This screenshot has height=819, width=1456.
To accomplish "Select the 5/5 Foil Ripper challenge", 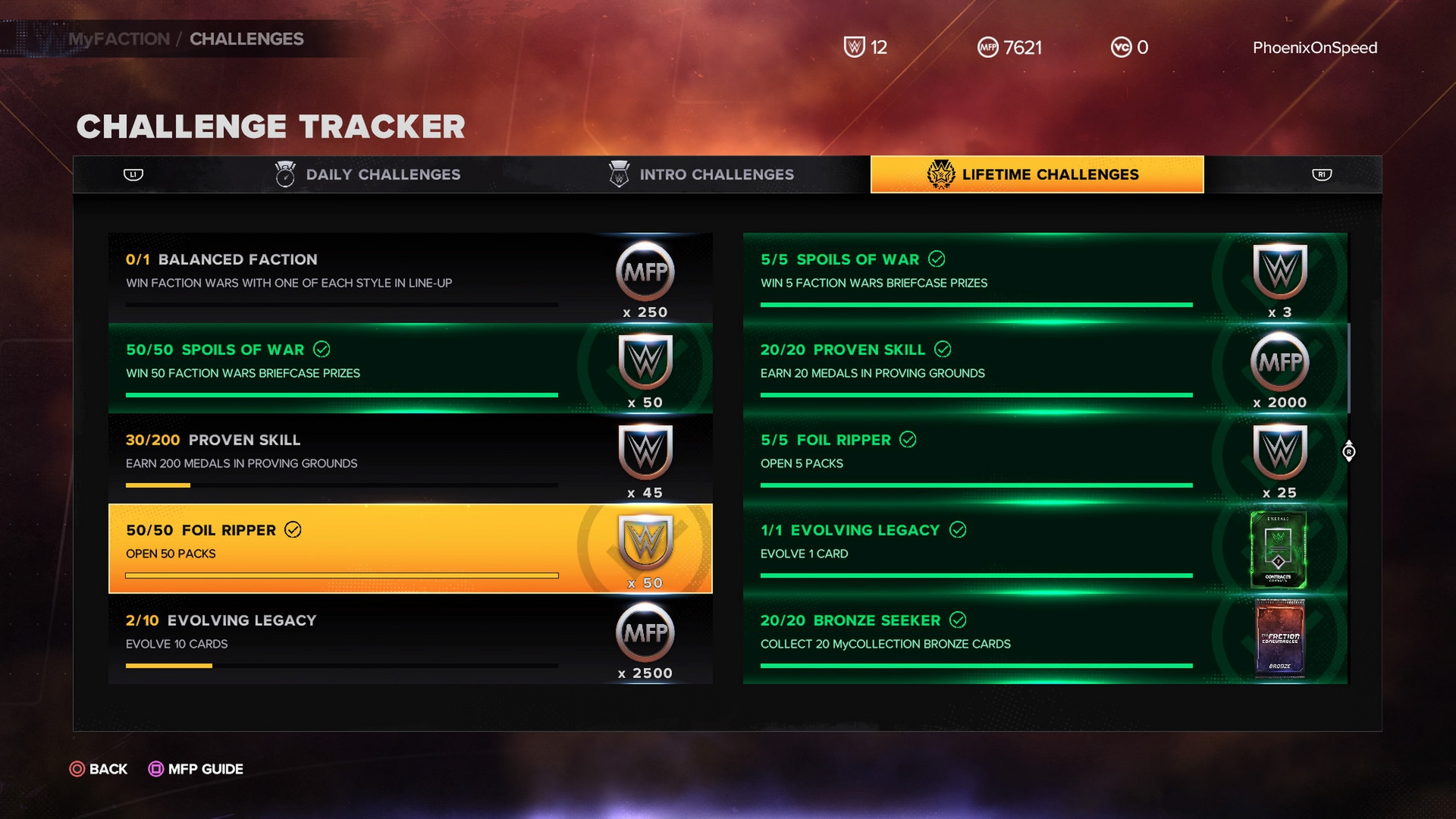I will tap(1044, 458).
